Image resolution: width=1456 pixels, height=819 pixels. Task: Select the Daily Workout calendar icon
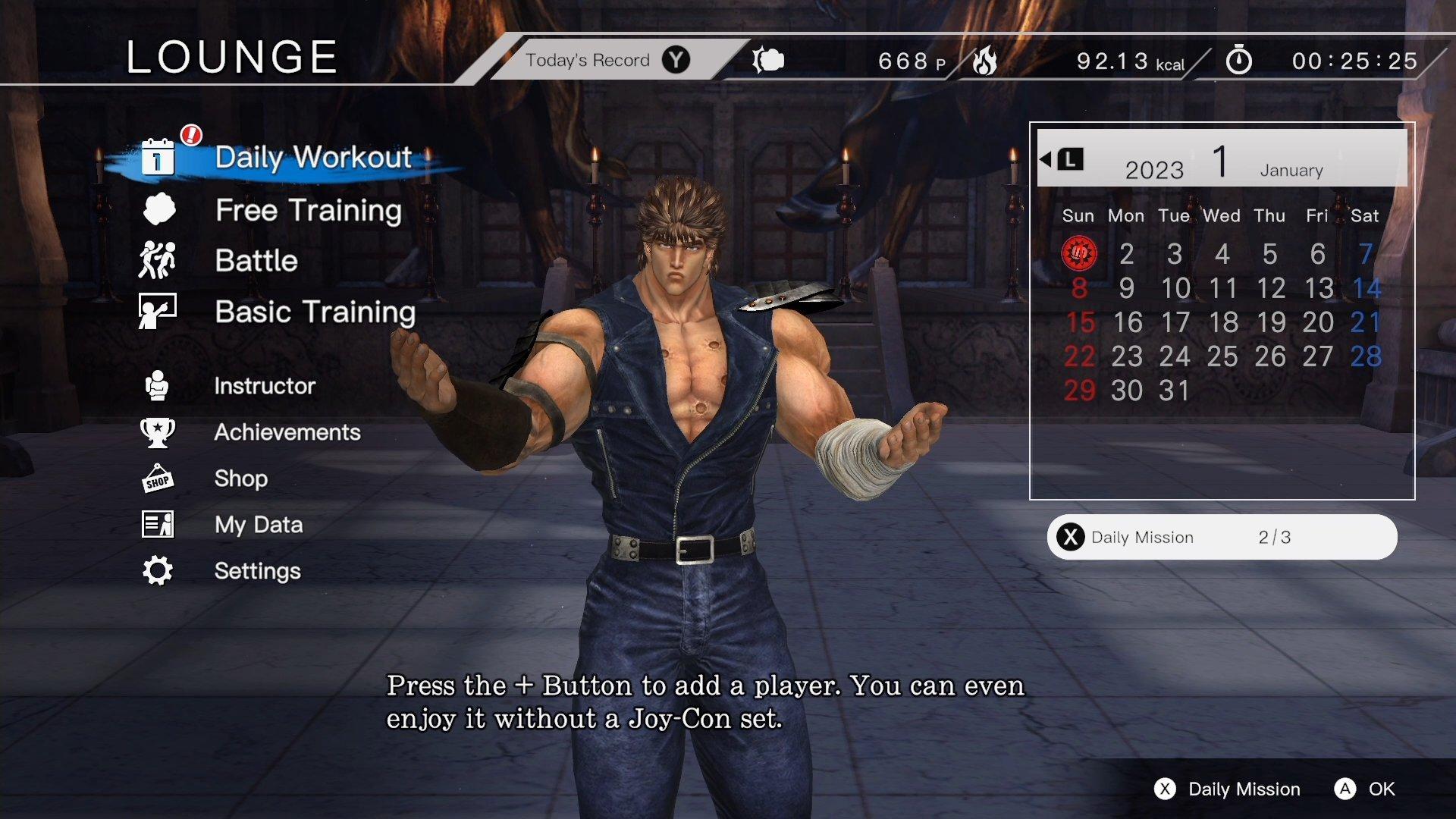(156, 158)
